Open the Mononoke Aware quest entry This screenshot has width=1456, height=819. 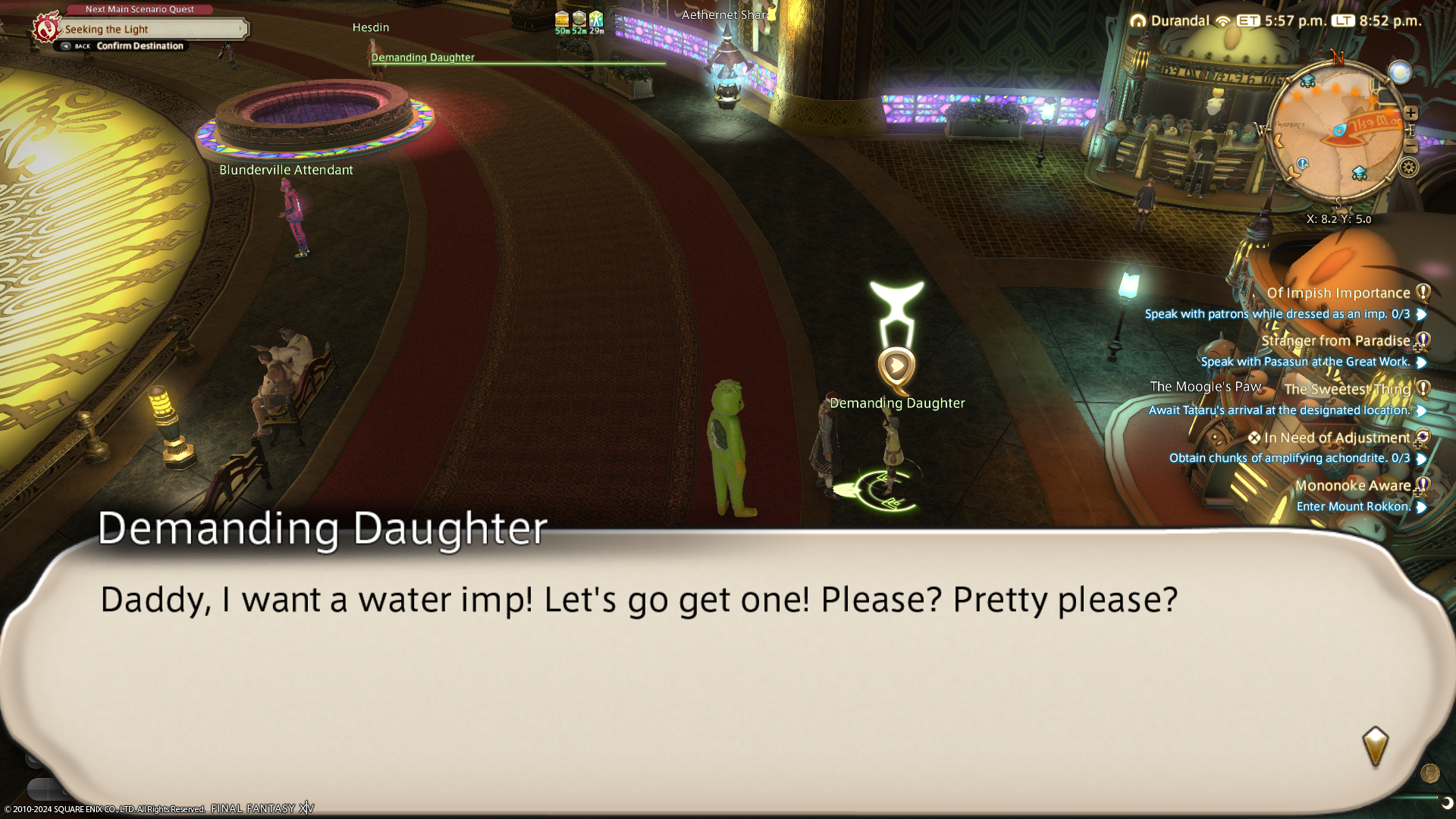pyautogui.click(x=1353, y=486)
